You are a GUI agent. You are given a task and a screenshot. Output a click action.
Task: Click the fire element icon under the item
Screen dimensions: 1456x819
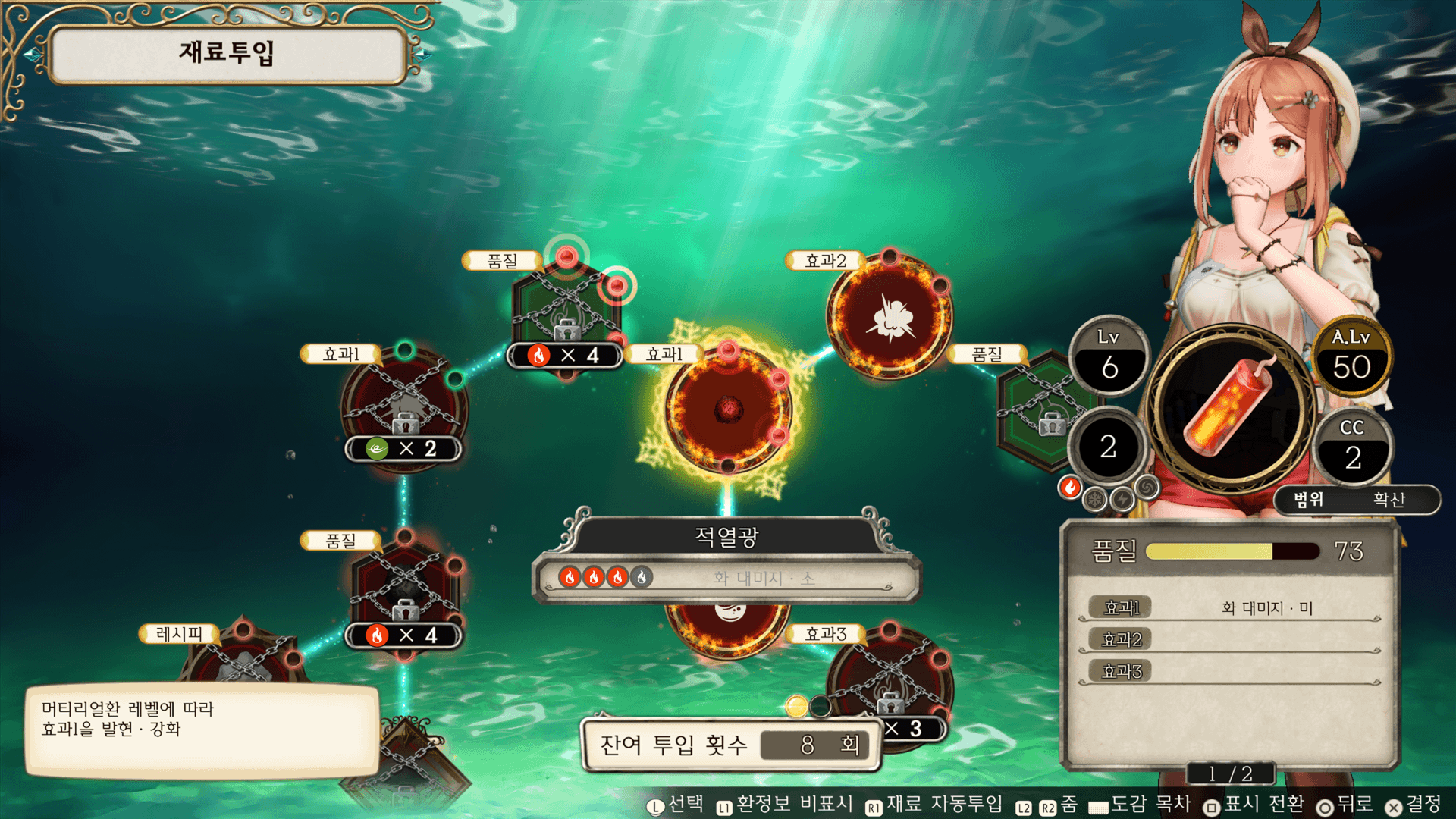pyautogui.click(x=1070, y=488)
